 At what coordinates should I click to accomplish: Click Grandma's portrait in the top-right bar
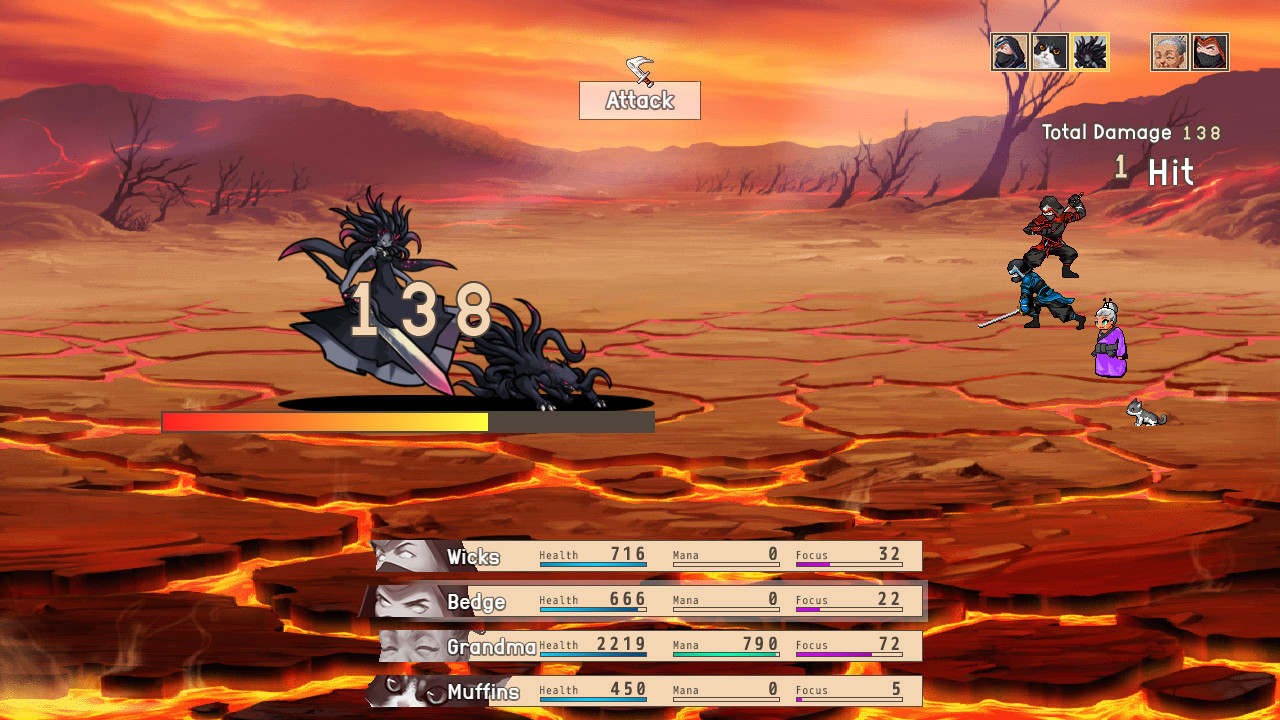click(1169, 51)
